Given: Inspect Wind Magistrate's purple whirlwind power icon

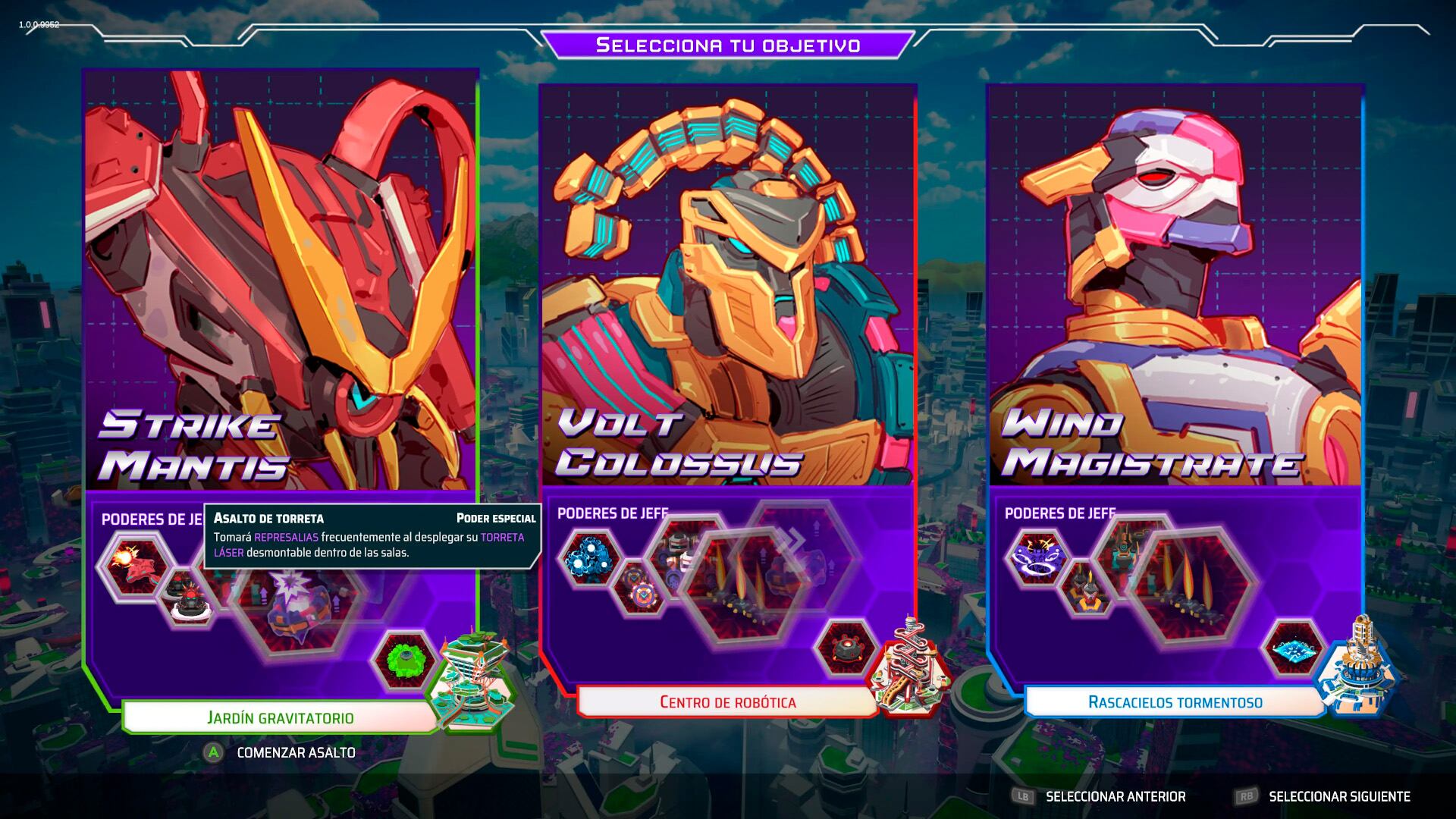Looking at the screenshot, I should click(1037, 559).
